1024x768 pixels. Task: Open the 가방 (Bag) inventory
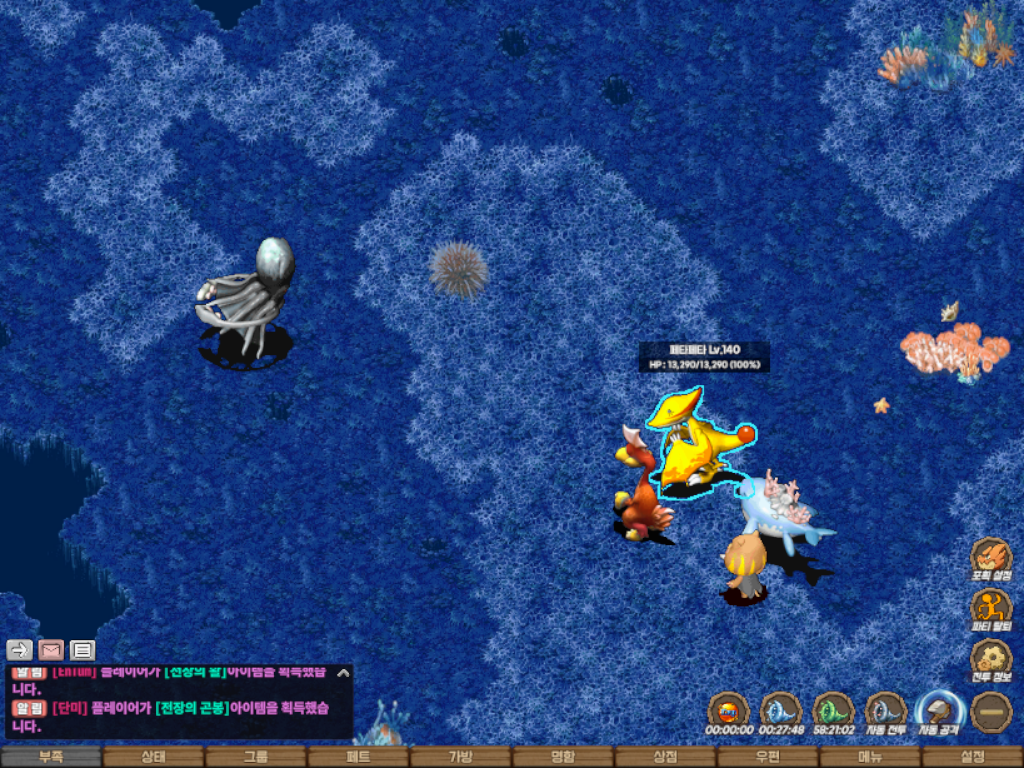coord(460,757)
